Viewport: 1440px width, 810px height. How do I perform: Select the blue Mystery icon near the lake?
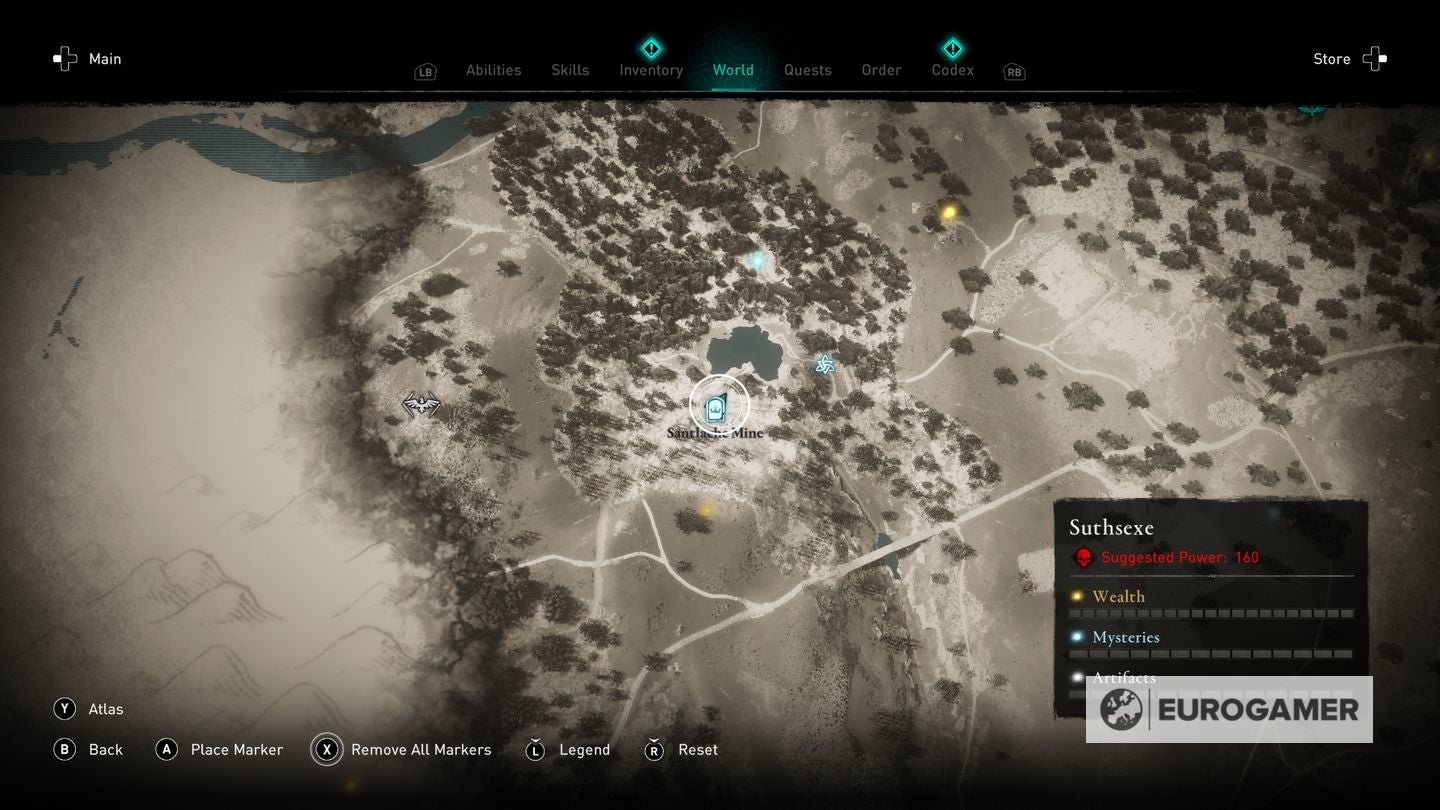pos(823,364)
